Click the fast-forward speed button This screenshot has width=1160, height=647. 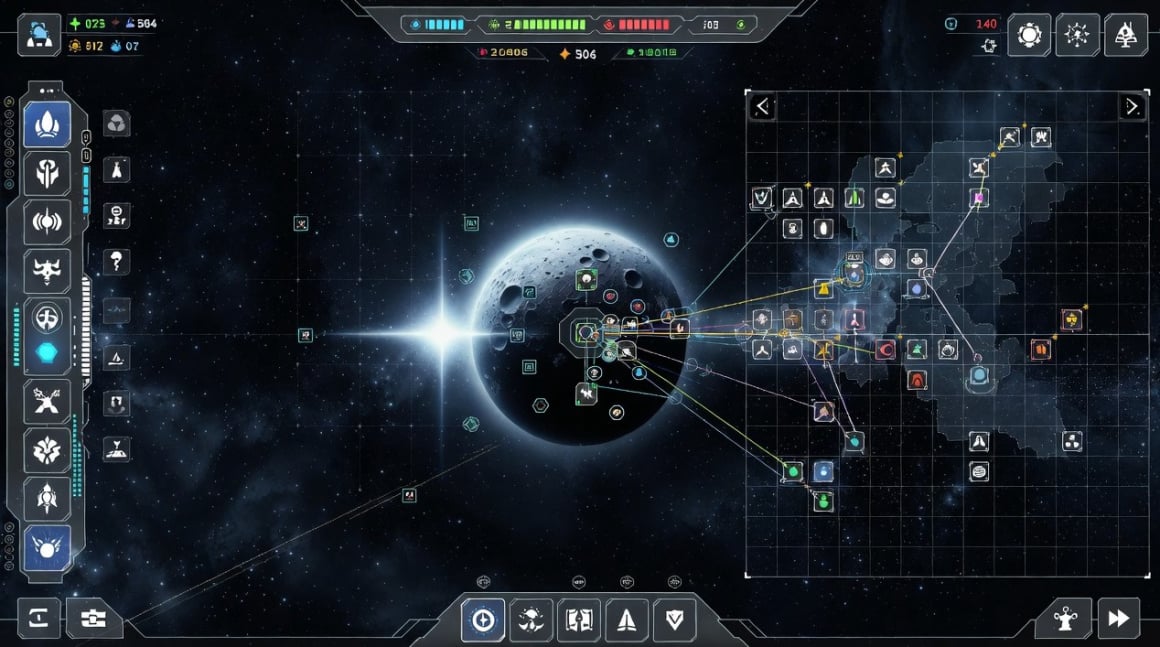click(1118, 619)
